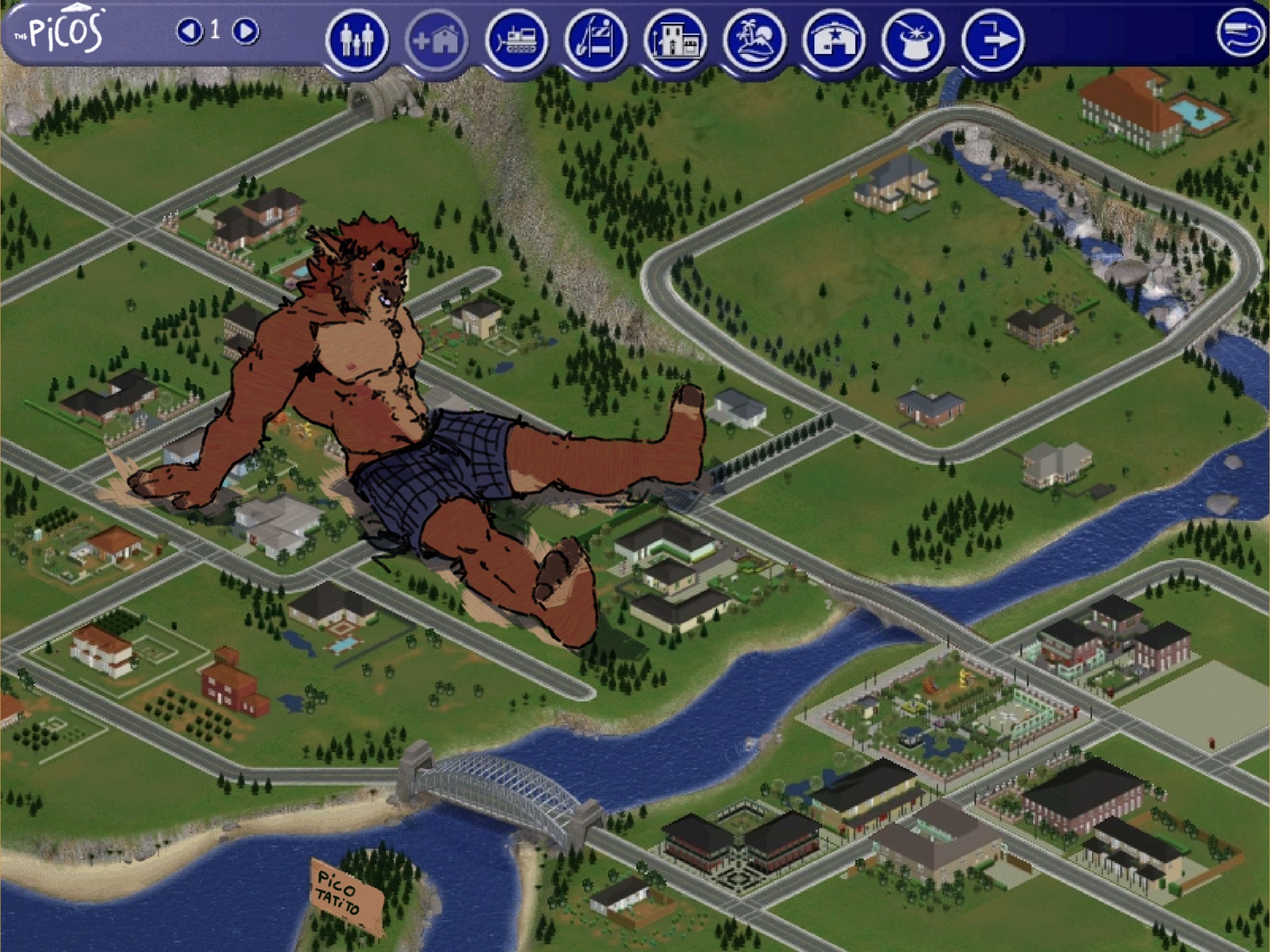Choose the guitar and easel icon
This screenshot has height=952, width=1270.
click(595, 40)
